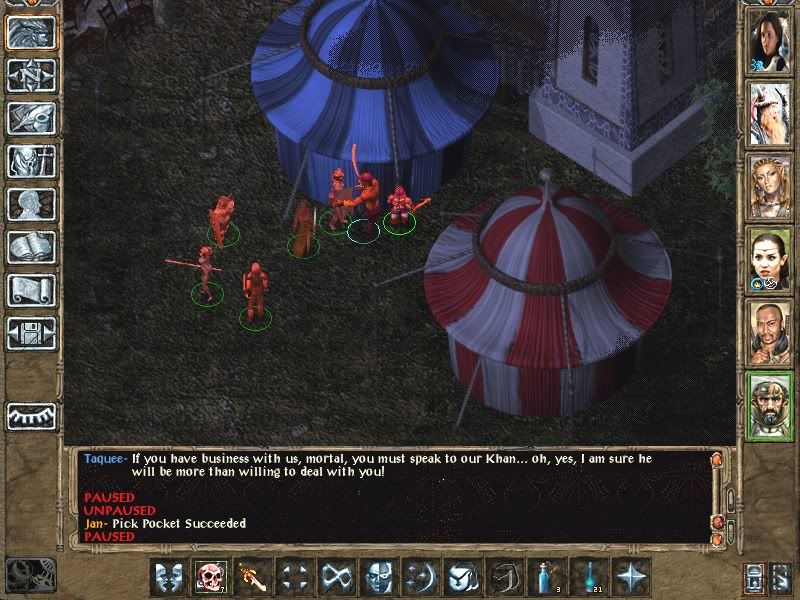Toggle party AI with the eyelash button
The image size is (800, 600).
tap(31, 415)
